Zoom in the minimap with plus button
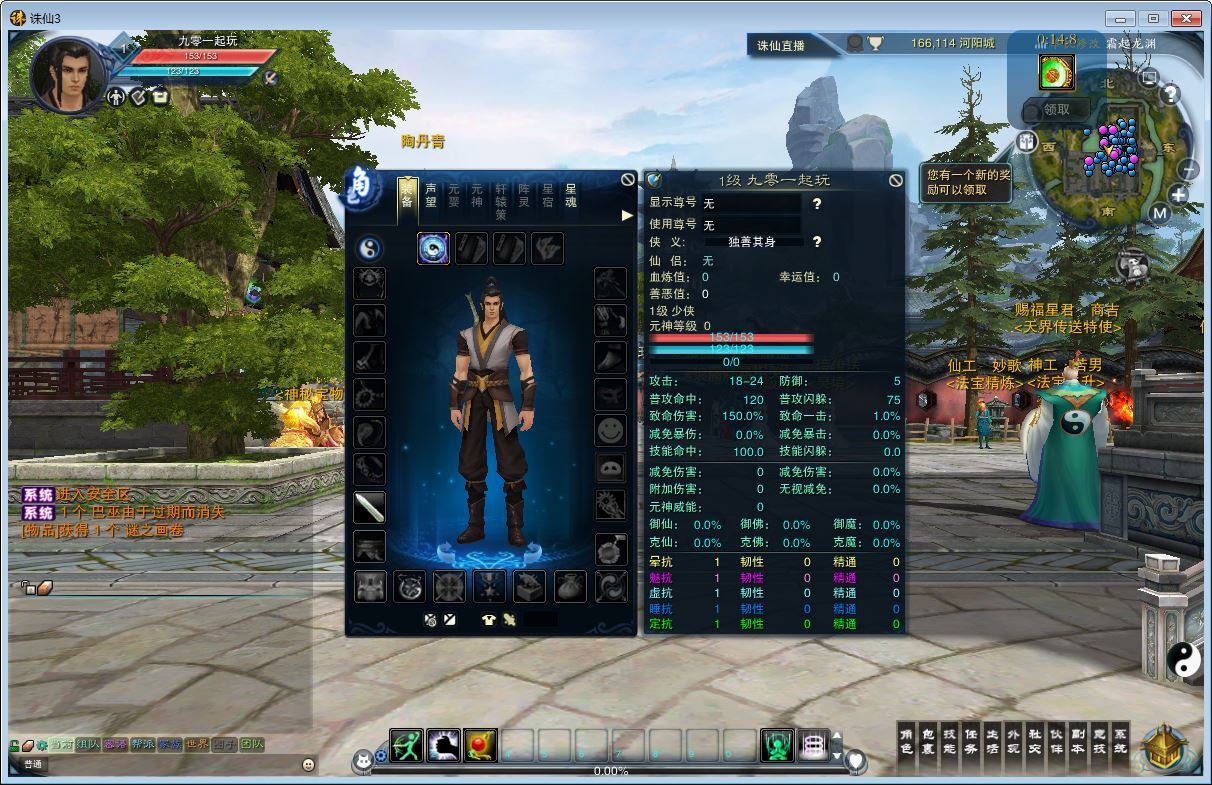Image resolution: width=1212 pixels, height=785 pixels. click(1178, 195)
